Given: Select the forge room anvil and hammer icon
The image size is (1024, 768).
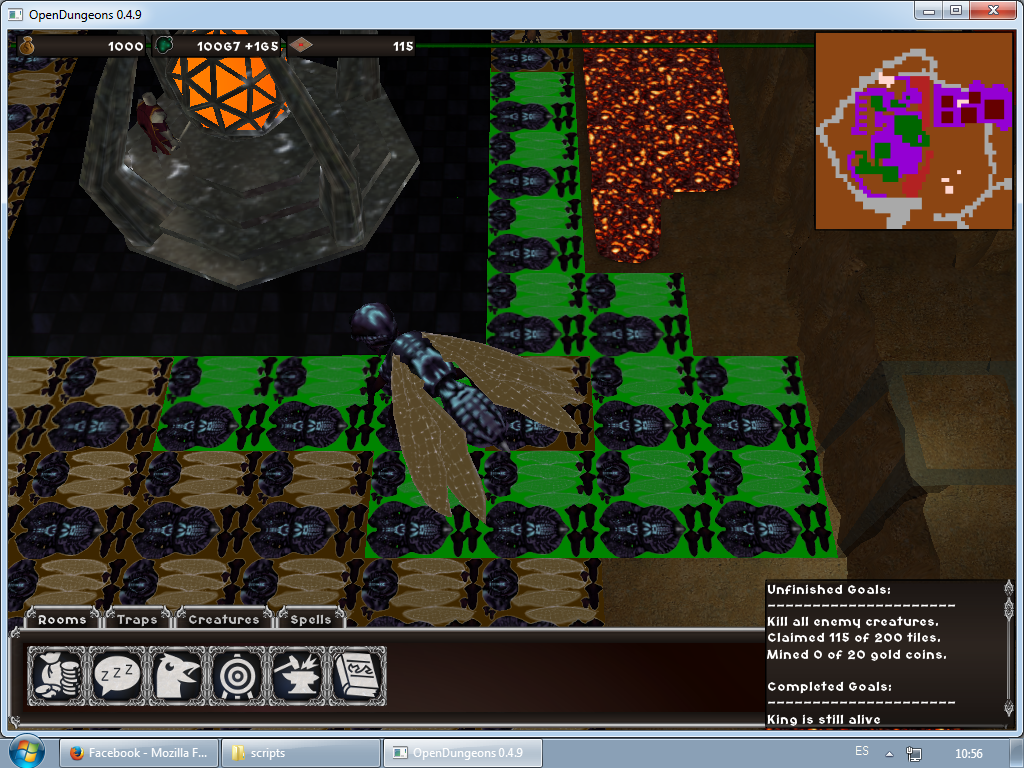Looking at the screenshot, I should point(297,675).
